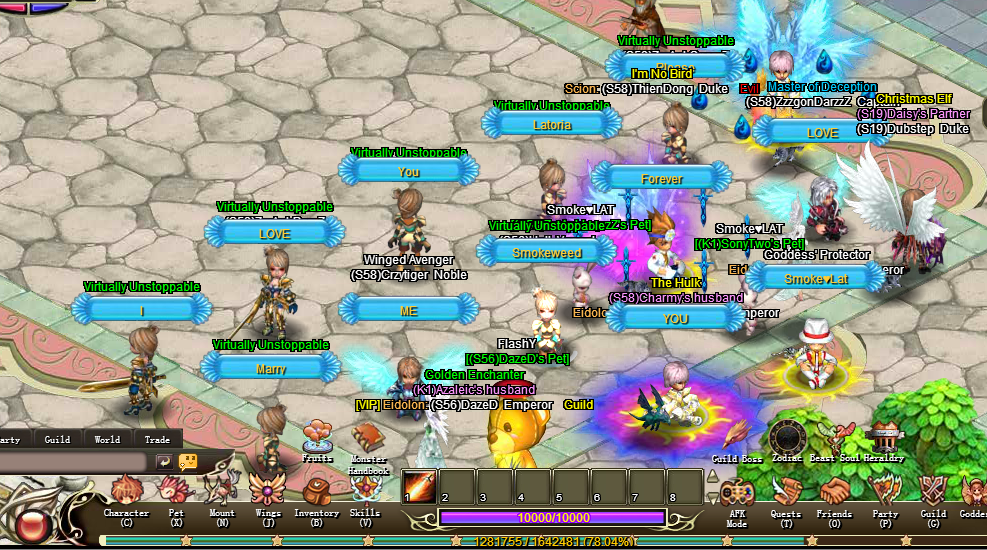Switch to the World chat tab

(x=107, y=439)
